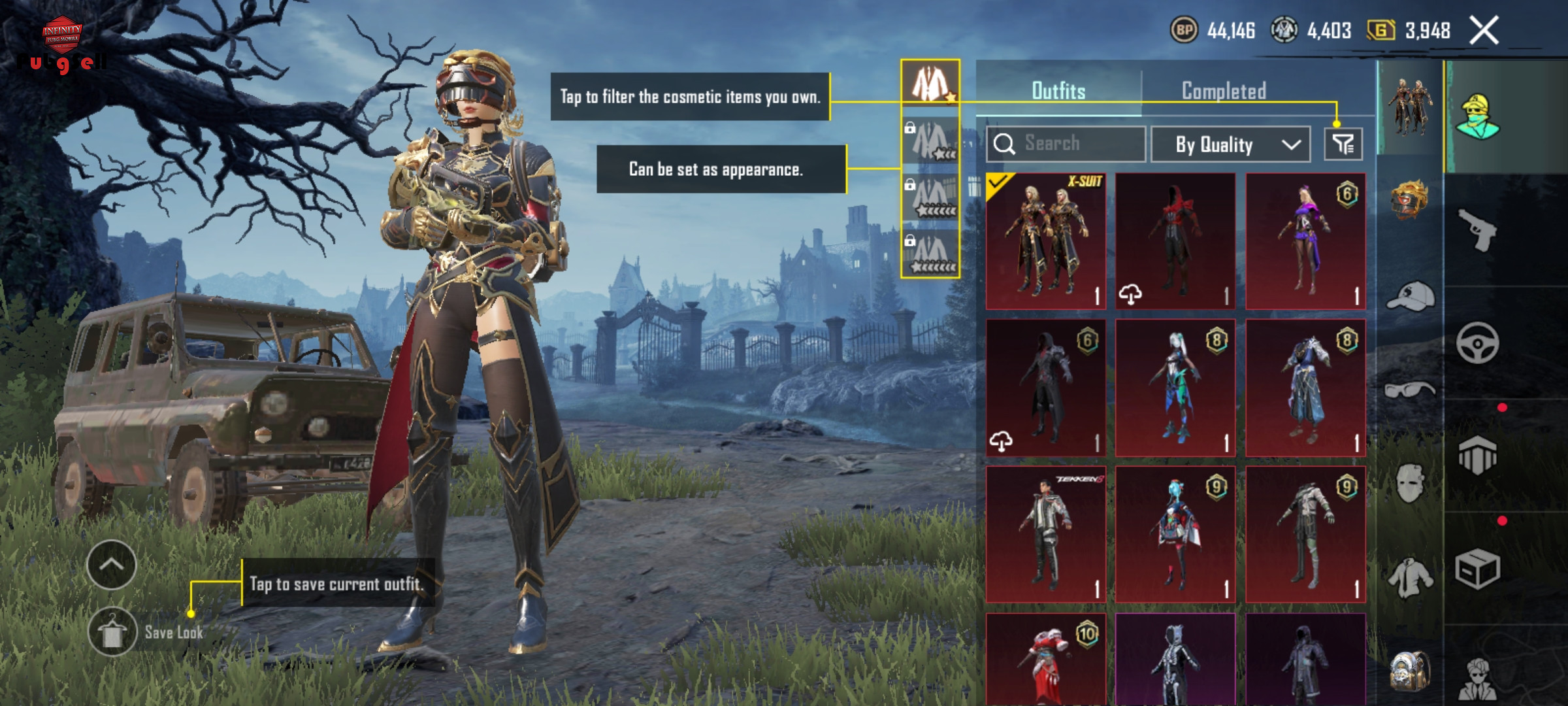This screenshot has width=1568, height=706.
Task: Select the baseball cap headwear category
Action: (x=1410, y=297)
